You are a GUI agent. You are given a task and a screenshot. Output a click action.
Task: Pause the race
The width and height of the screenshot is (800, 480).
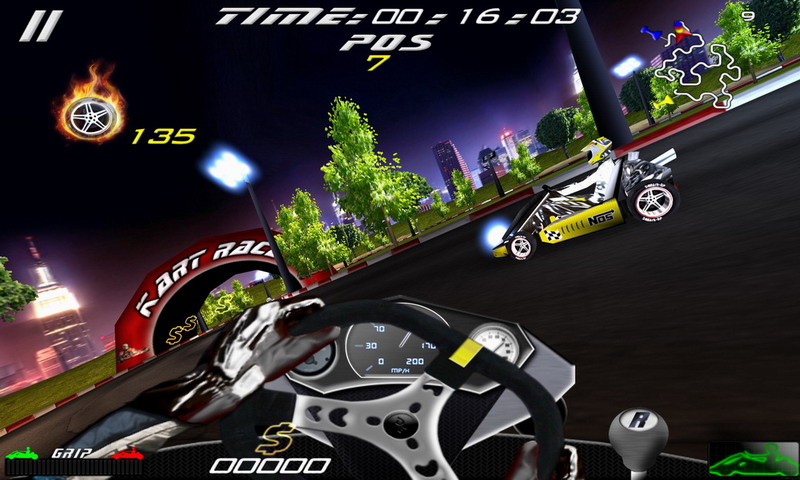(40, 27)
